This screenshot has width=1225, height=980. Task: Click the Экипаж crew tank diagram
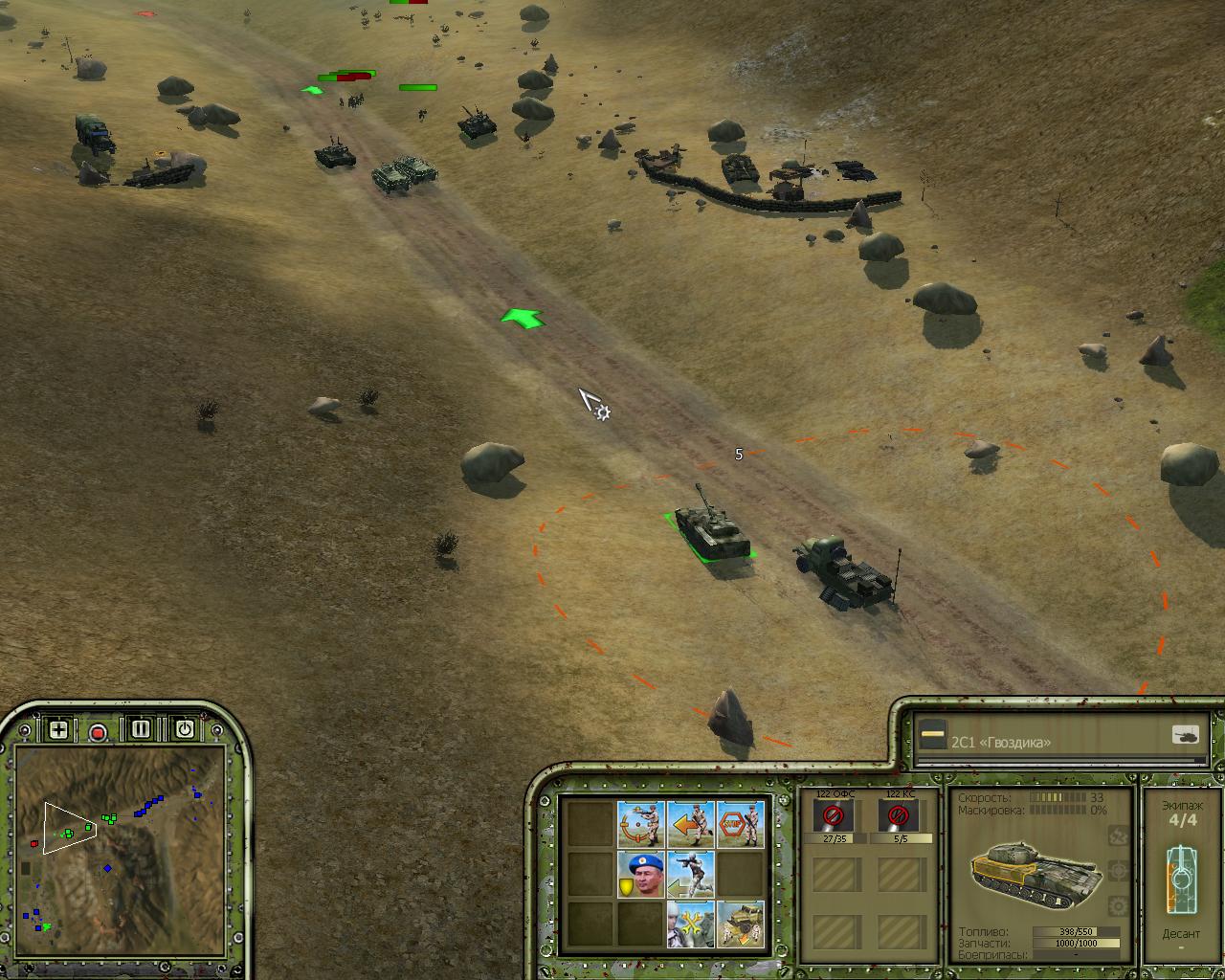(x=1181, y=879)
